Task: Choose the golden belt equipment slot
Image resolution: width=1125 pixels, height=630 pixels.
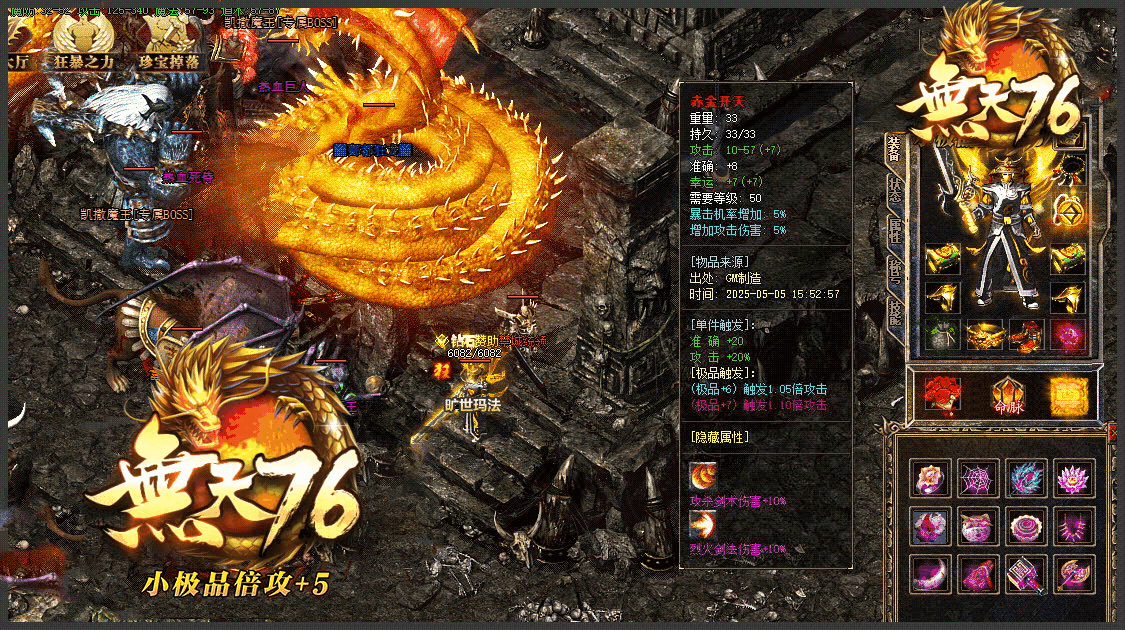Action: click(985, 335)
